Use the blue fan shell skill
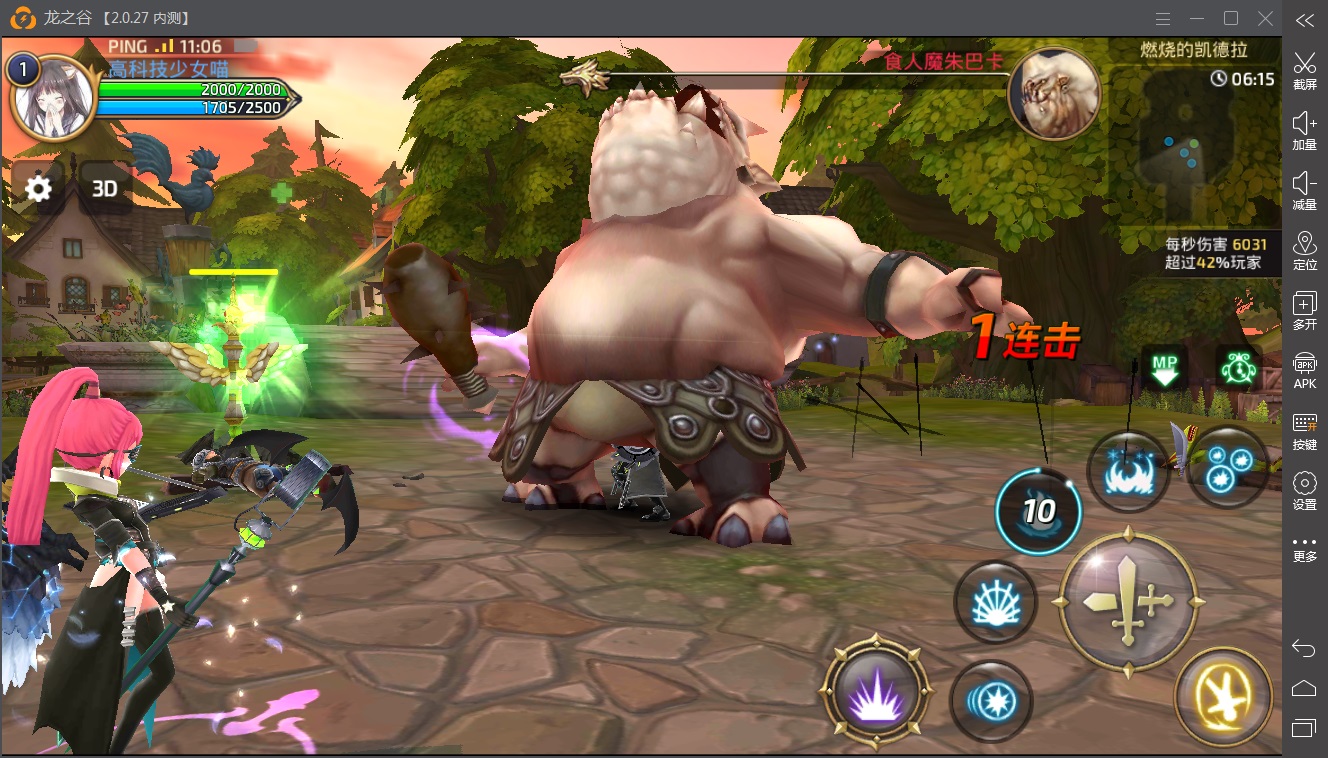 click(995, 601)
